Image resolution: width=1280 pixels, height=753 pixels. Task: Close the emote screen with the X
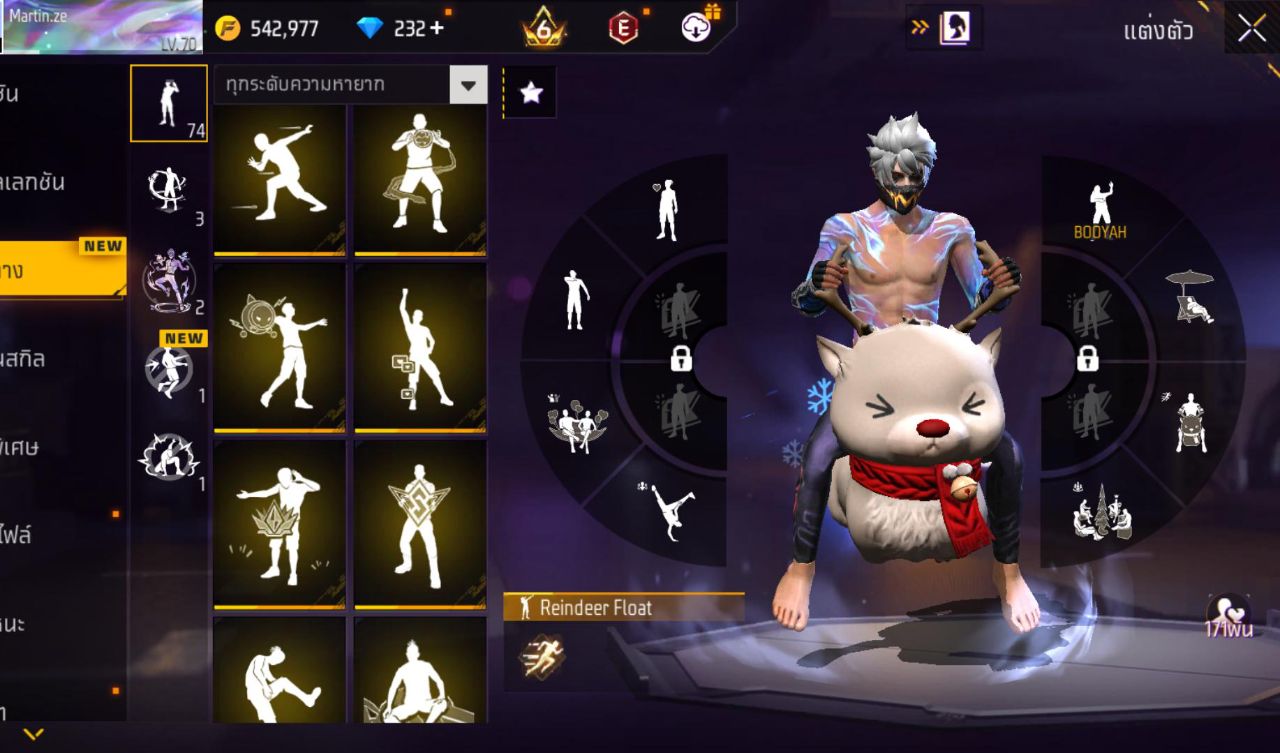coord(1251,29)
